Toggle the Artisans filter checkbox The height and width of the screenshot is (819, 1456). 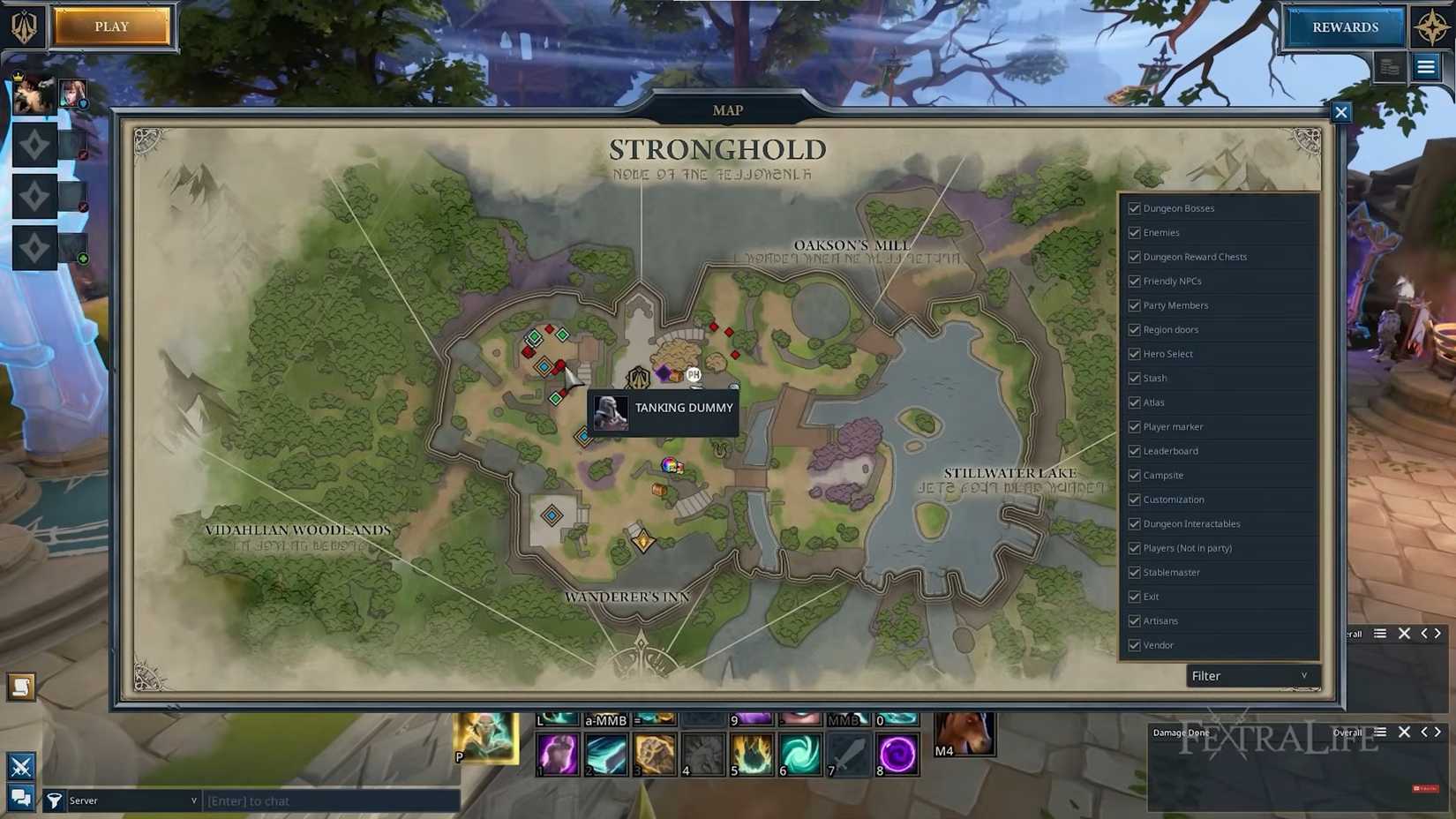pos(1134,621)
